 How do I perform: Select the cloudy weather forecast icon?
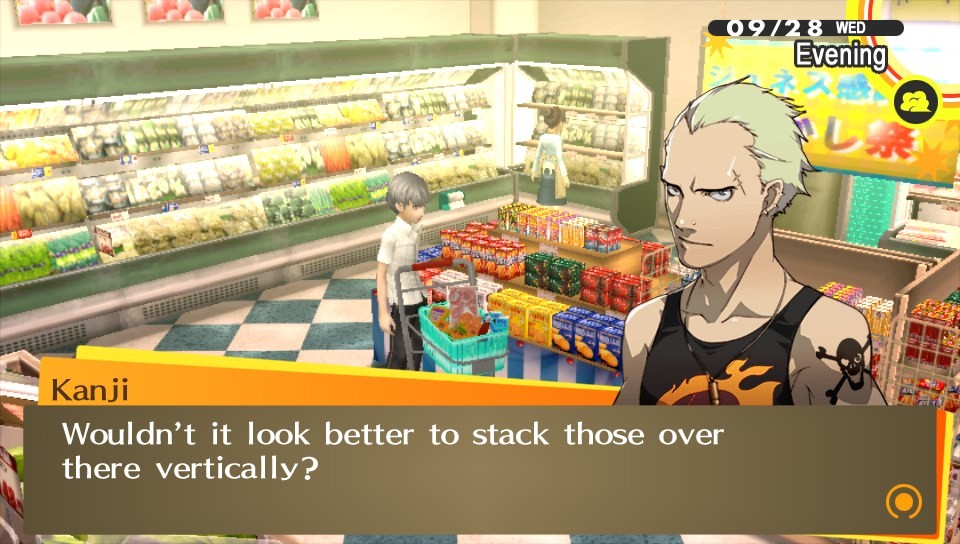pos(914,101)
